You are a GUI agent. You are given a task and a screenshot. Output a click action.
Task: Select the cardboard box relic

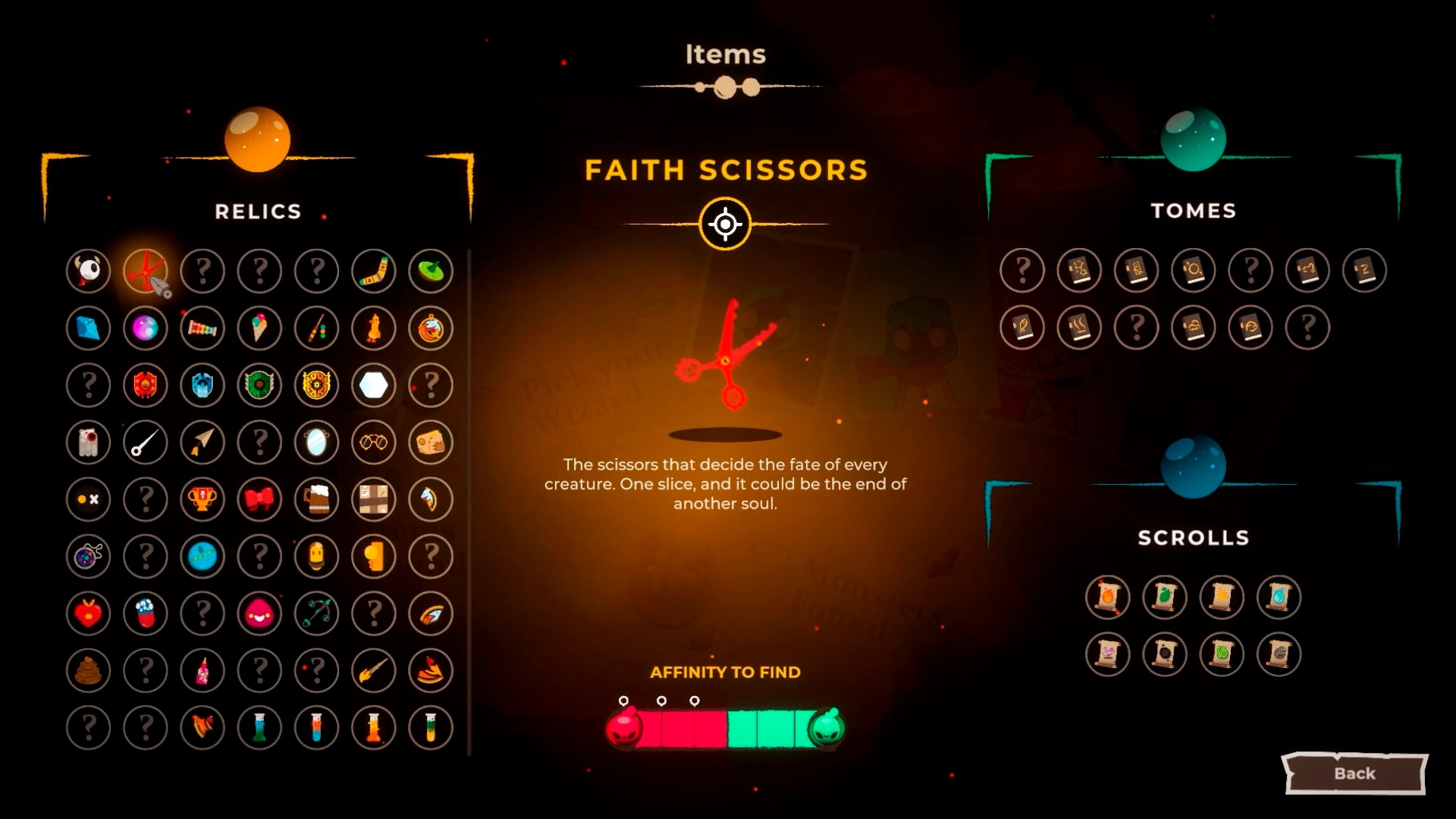(374, 500)
